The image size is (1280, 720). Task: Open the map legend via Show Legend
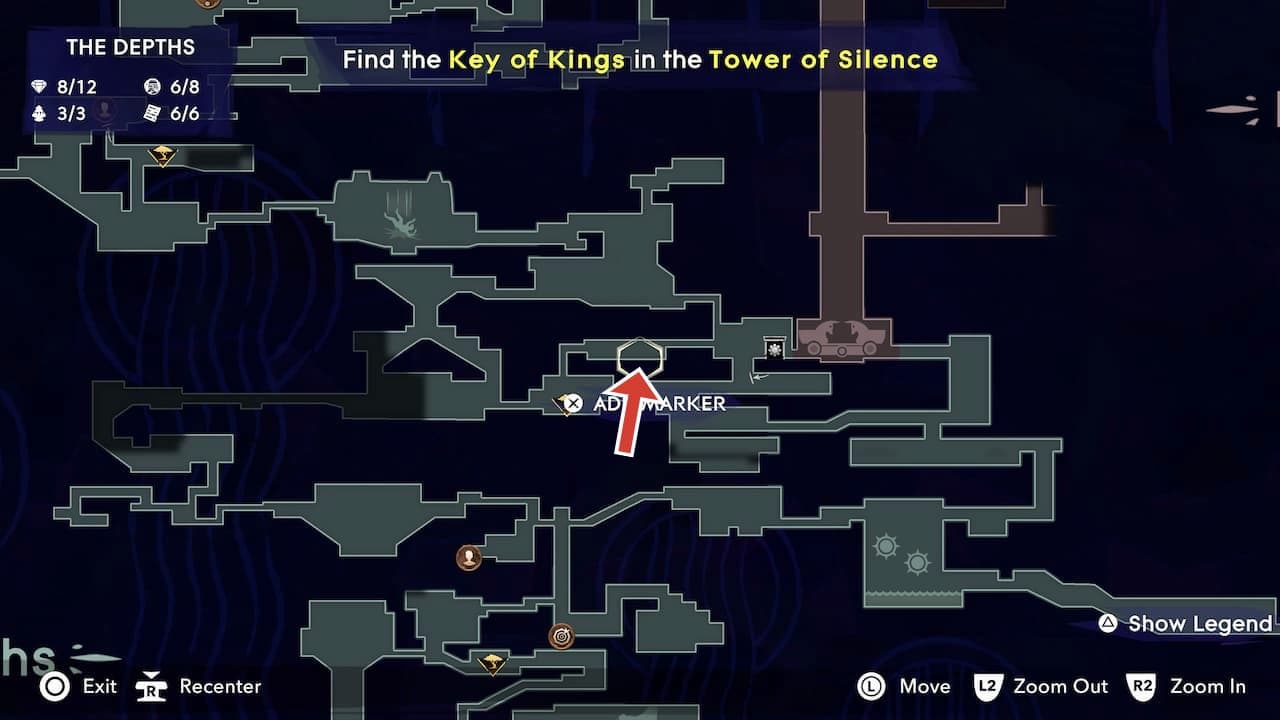coord(1186,623)
